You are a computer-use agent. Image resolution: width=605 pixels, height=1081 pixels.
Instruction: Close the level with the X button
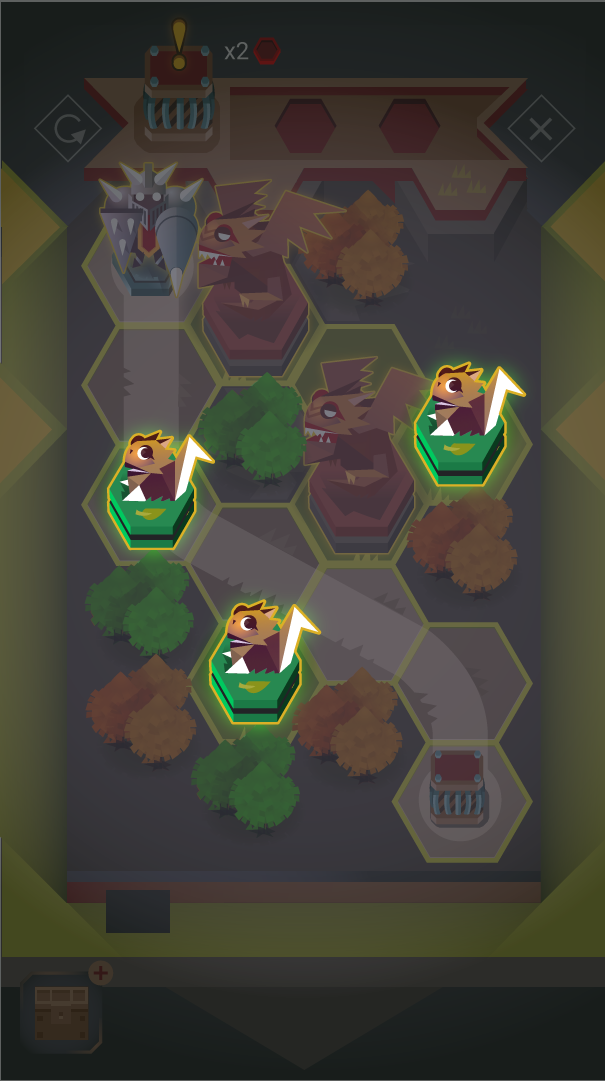540,129
